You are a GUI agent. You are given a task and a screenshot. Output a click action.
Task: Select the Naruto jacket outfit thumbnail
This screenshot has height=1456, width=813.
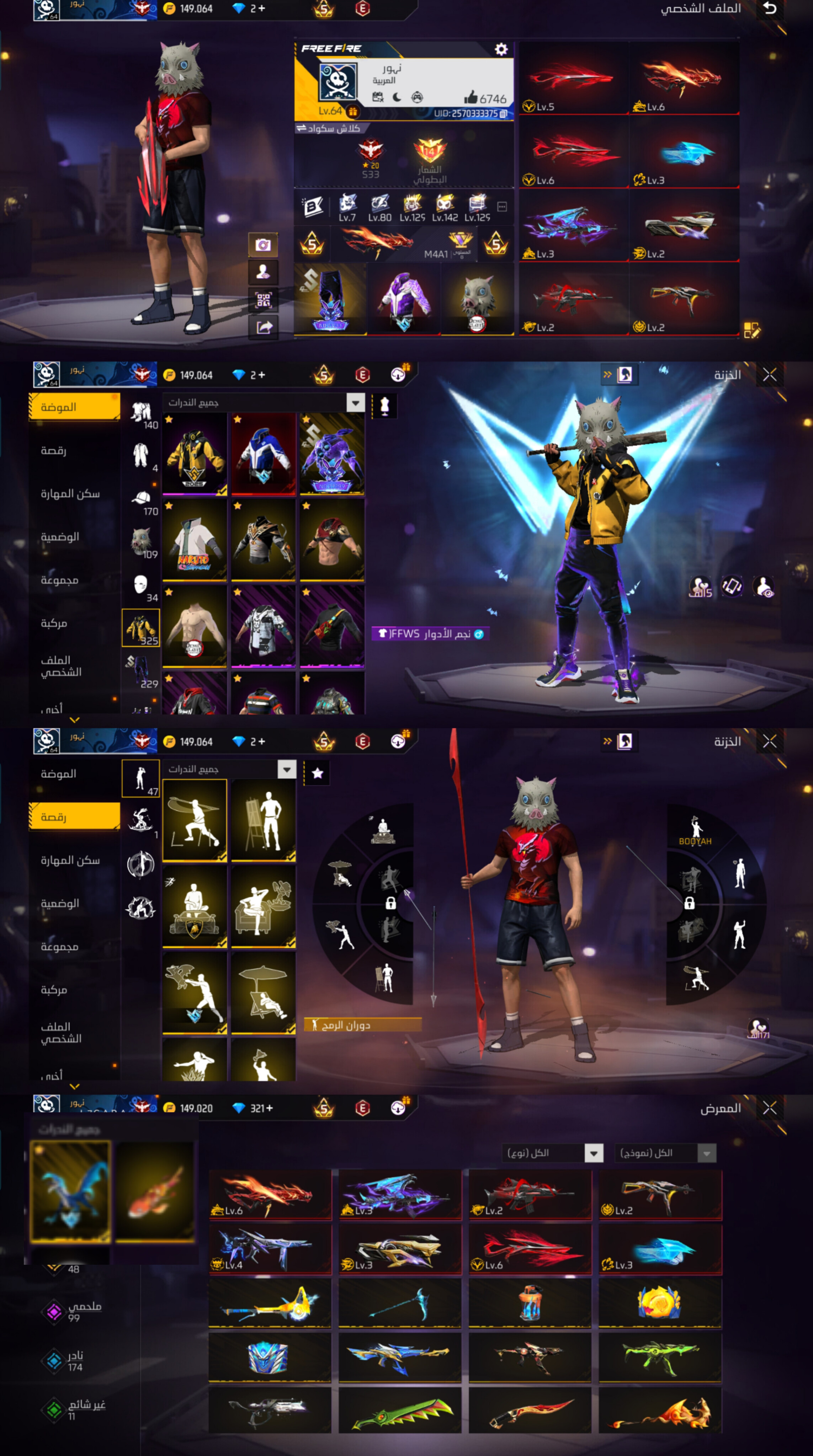[x=195, y=540]
